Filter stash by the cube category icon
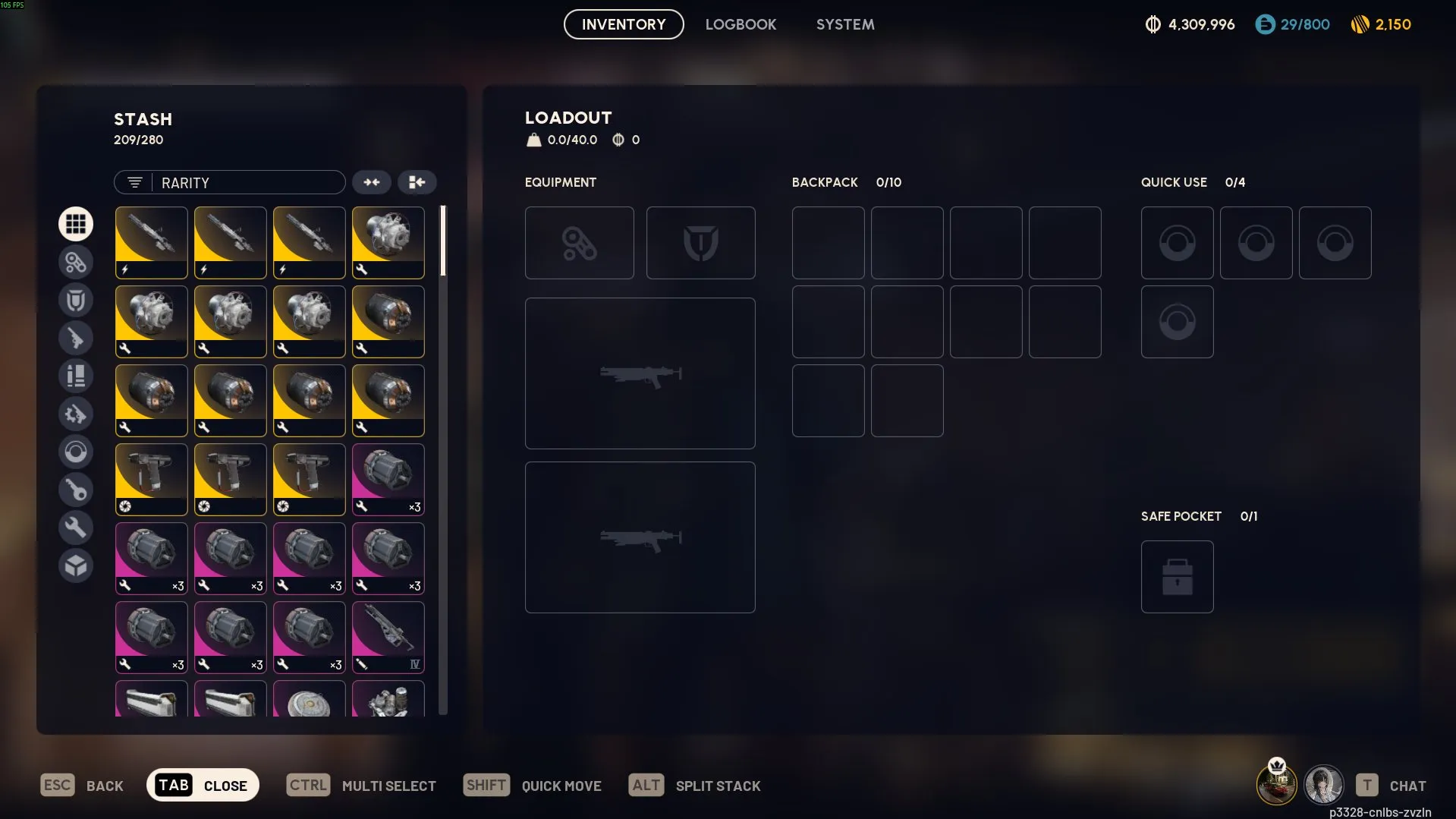1456x819 pixels. 76,565
